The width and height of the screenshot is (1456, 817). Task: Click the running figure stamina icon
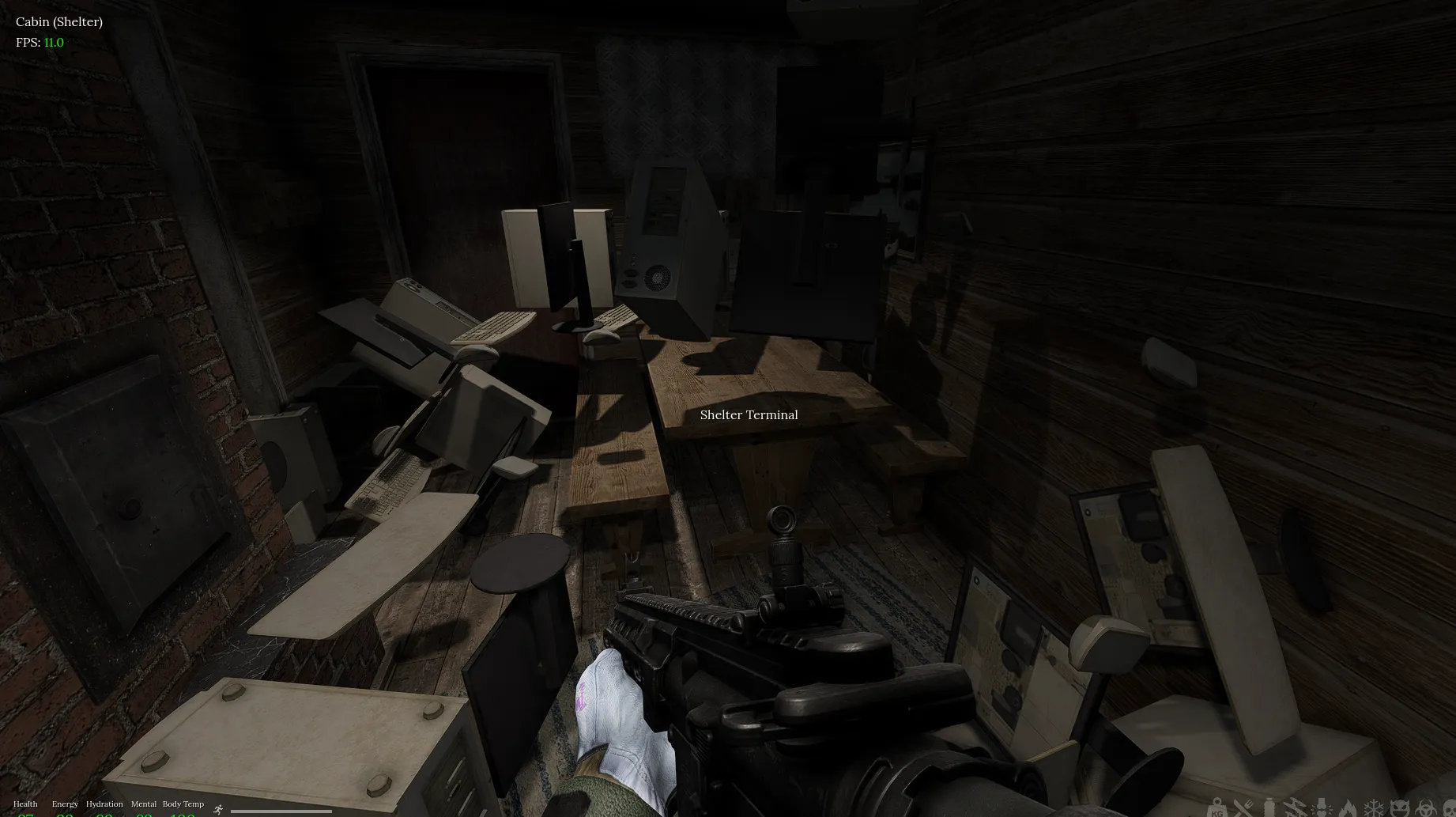217,810
